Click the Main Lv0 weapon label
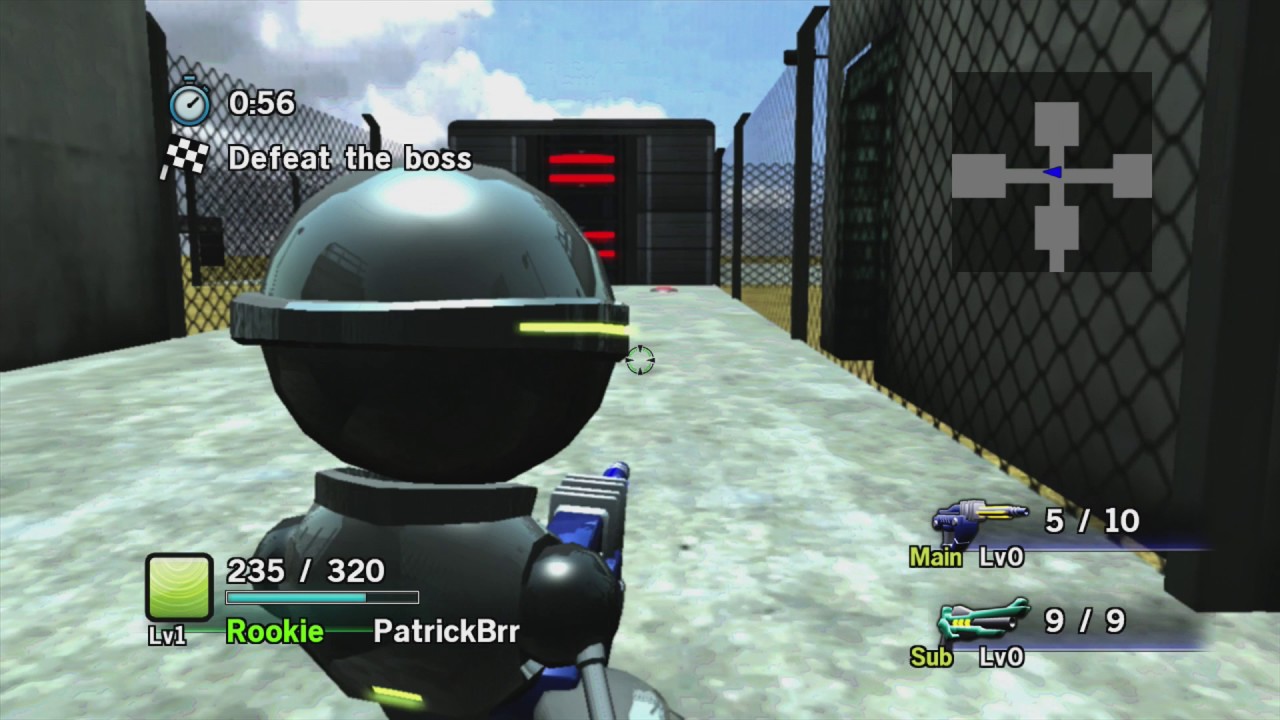 (968, 557)
